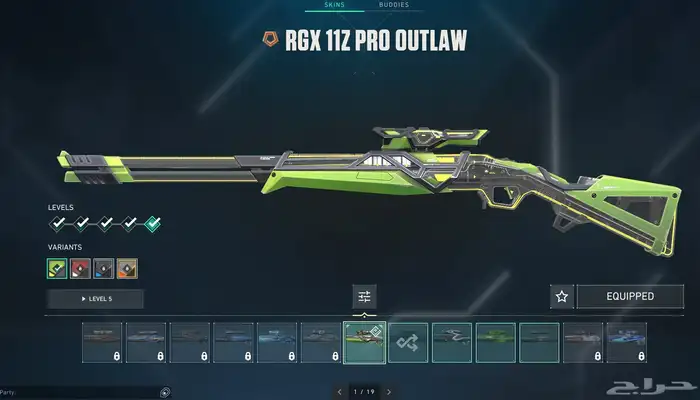
Task: Choose the random shuffle skin tile
Action: click(x=408, y=342)
